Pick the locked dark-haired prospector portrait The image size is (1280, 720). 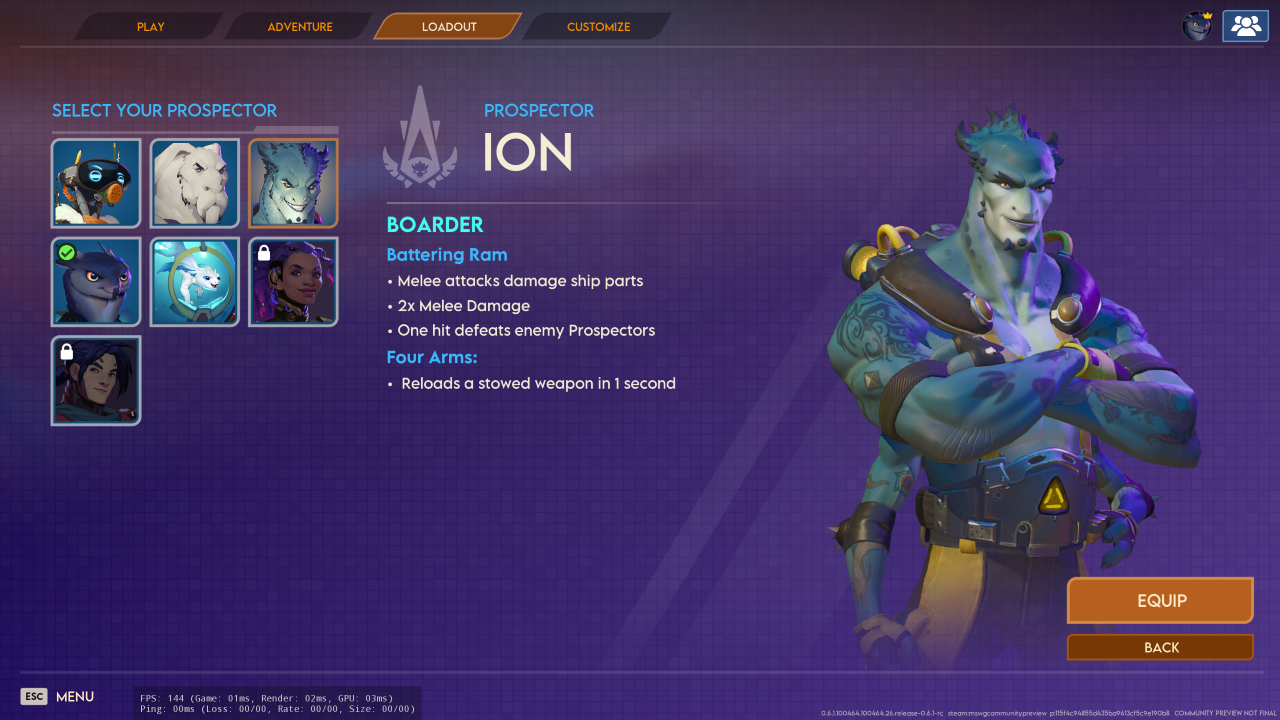(x=96, y=381)
